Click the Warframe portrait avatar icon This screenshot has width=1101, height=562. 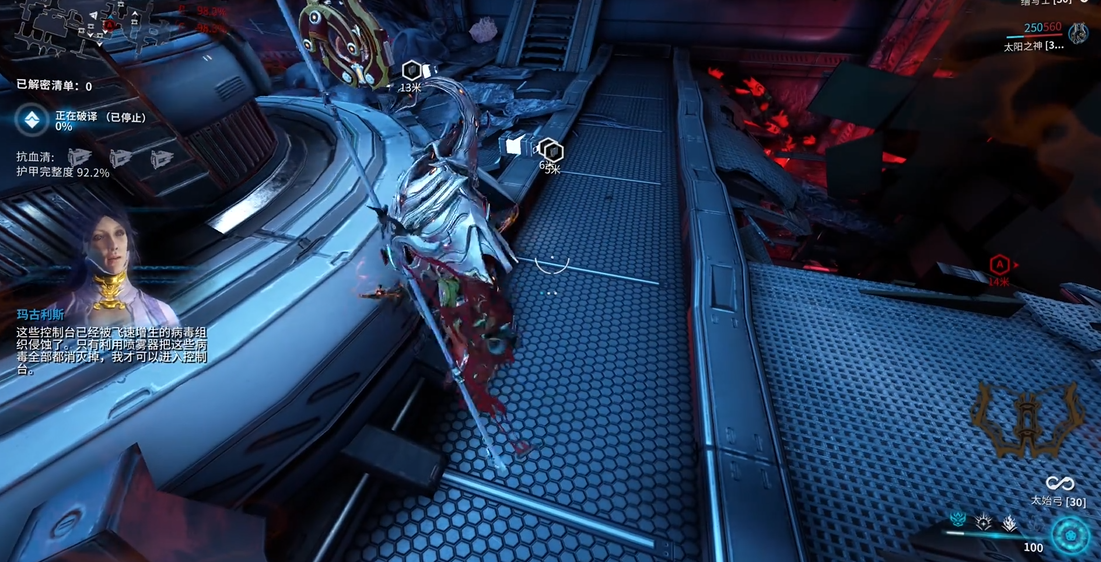1078,33
